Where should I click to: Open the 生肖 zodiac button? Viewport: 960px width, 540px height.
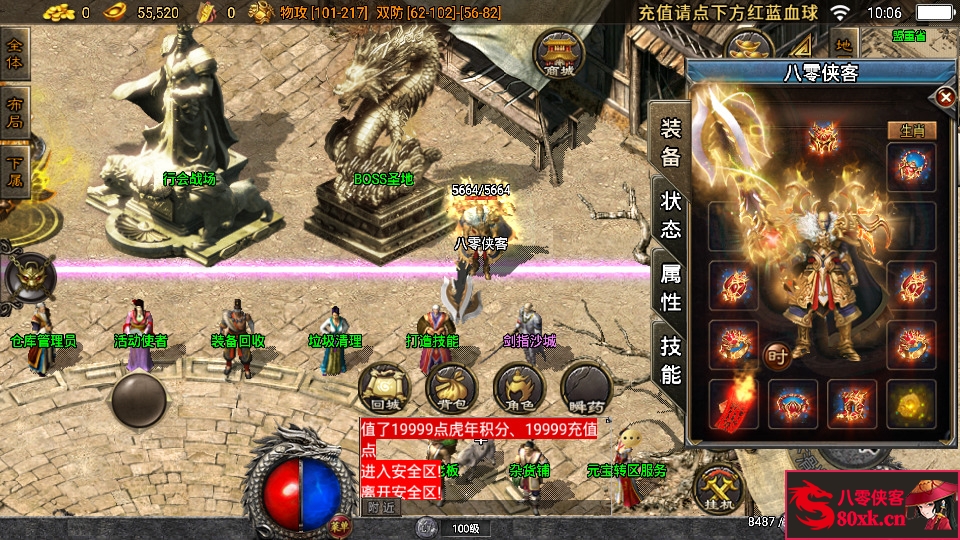click(x=911, y=130)
